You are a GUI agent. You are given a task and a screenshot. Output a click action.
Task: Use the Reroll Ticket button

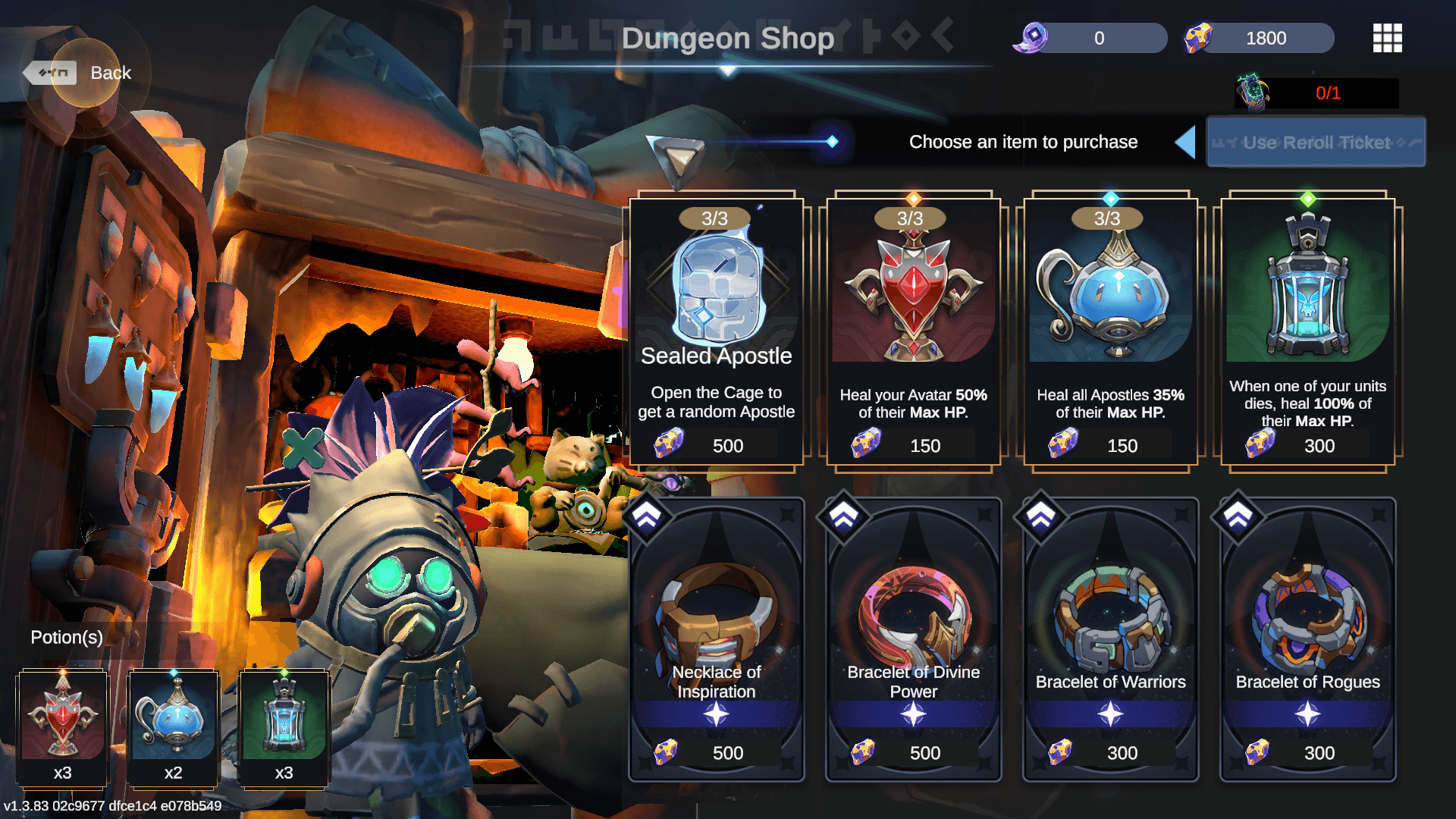pos(1316,142)
